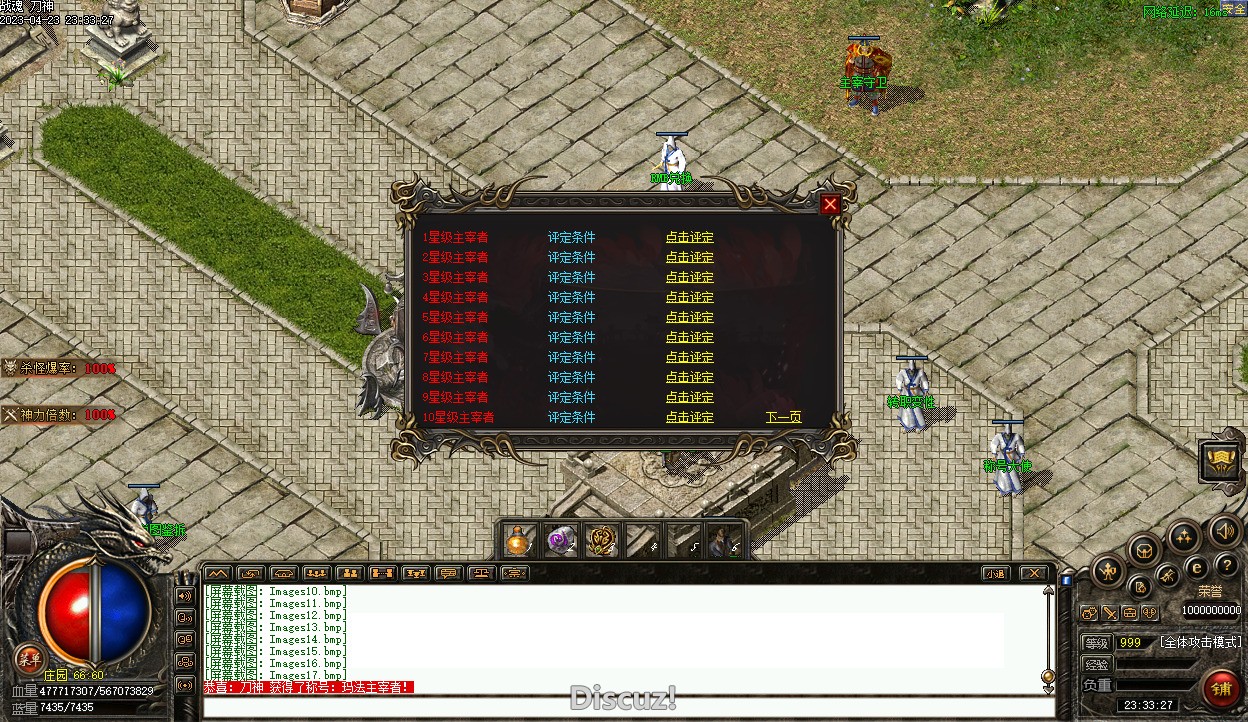Select the golden emblem hotbar item
The image size is (1248, 722).
(x=600, y=541)
